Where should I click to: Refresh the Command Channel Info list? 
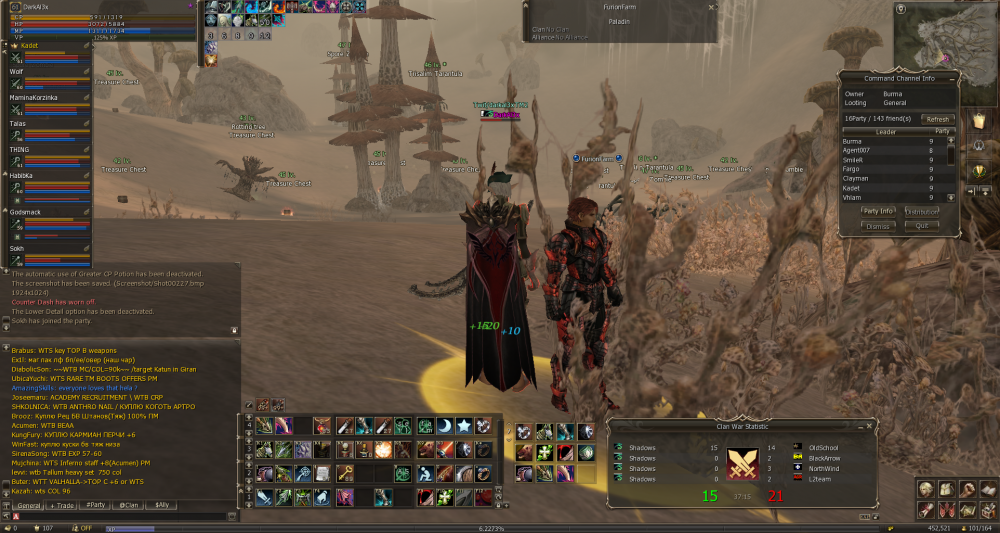coord(936,118)
